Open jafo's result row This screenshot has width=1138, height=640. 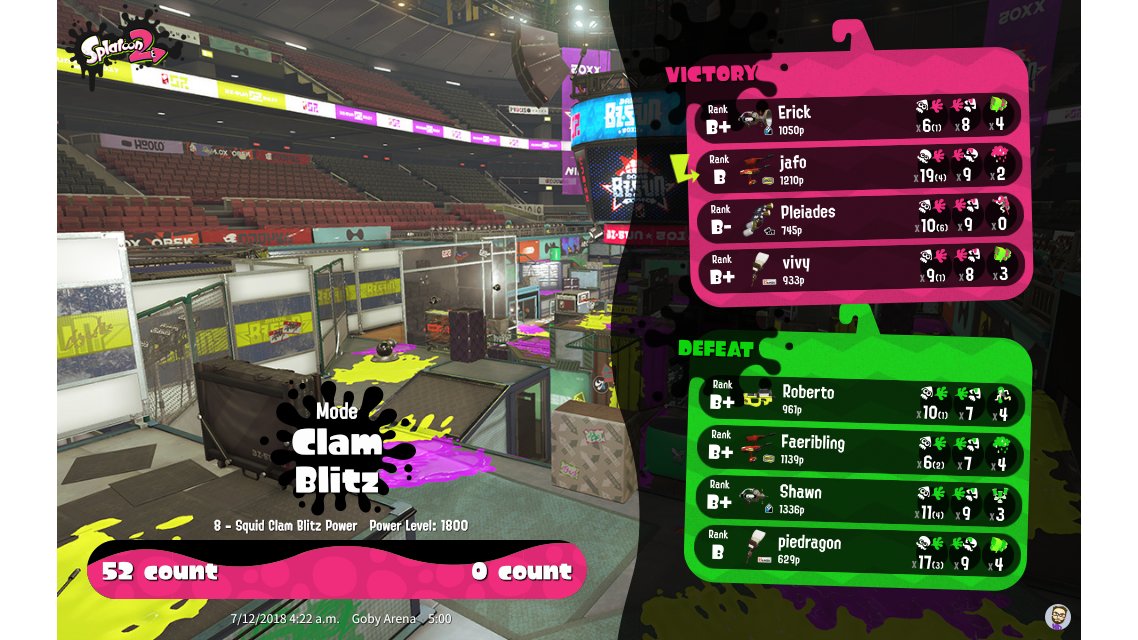860,169
